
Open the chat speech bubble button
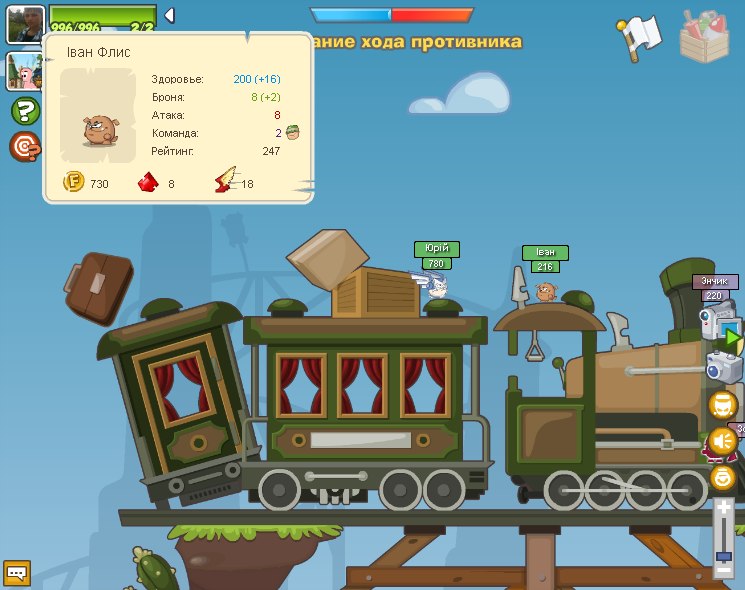17,573
